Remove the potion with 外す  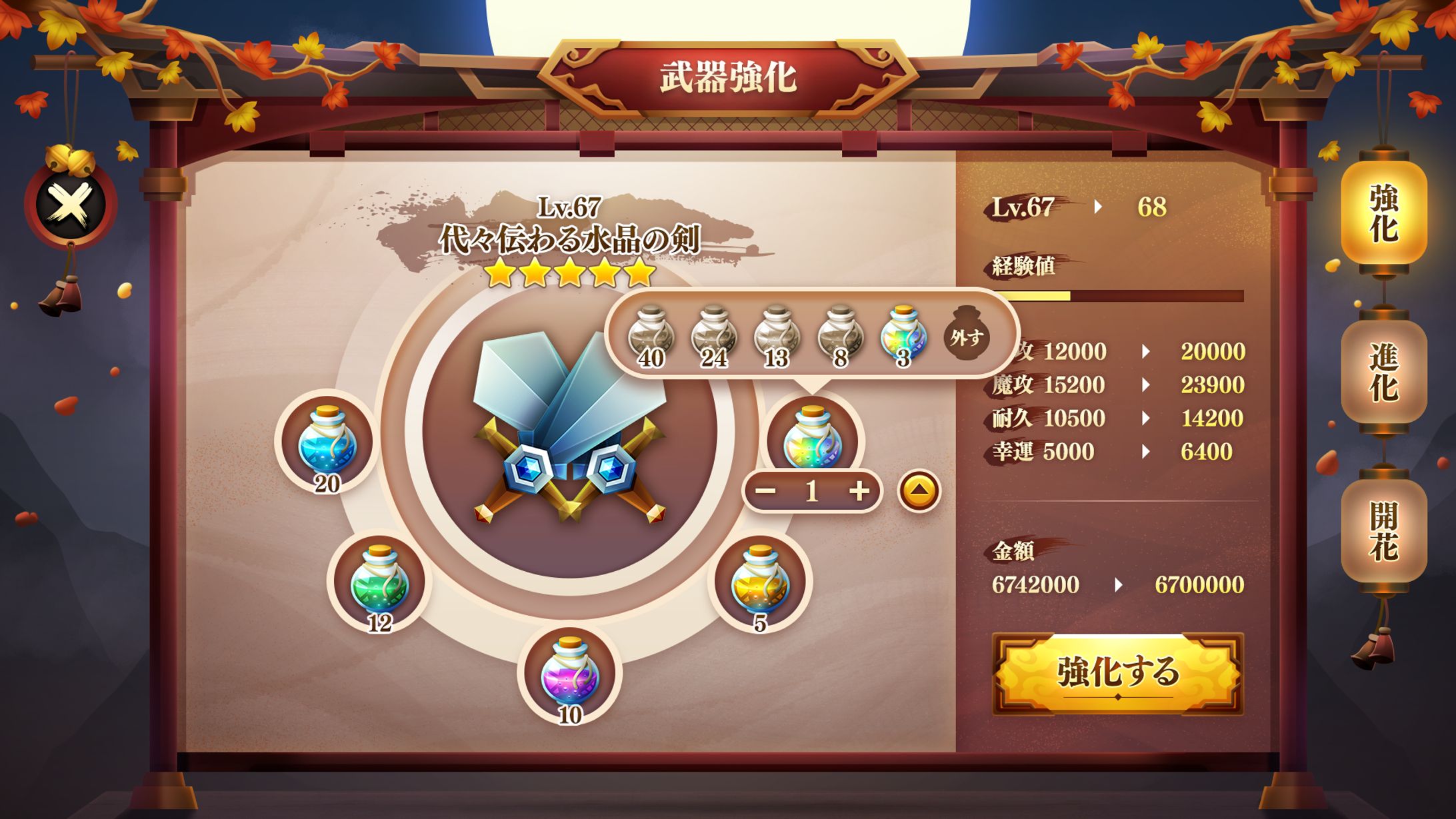coord(967,337)
